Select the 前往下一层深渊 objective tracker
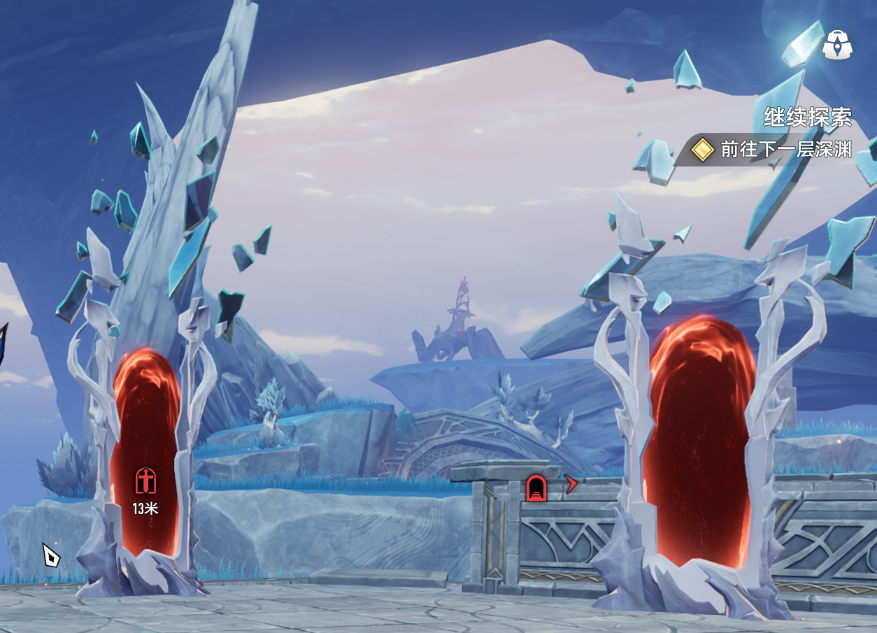 tap(772, 149)
